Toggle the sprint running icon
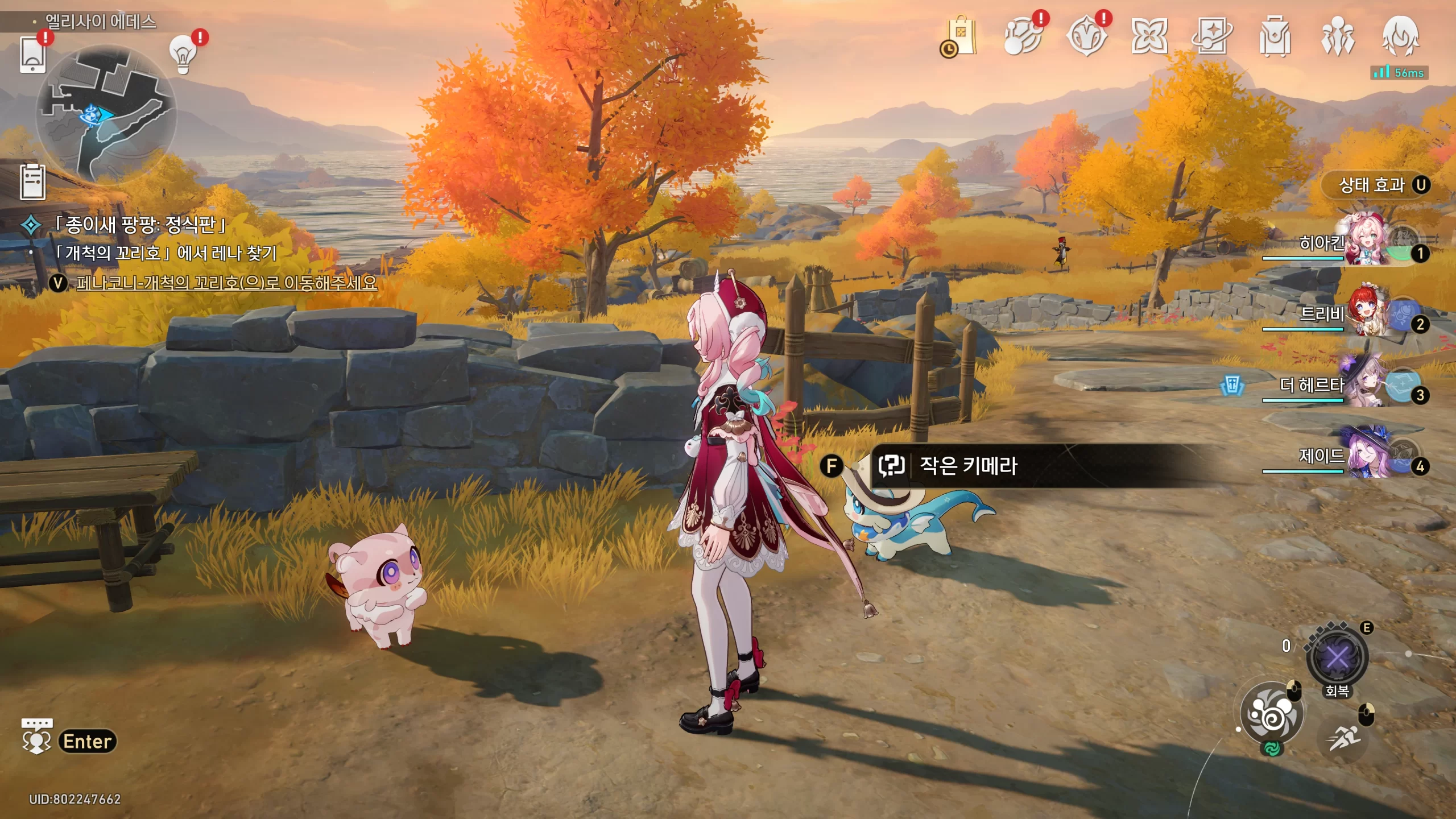 (1345, 738)
